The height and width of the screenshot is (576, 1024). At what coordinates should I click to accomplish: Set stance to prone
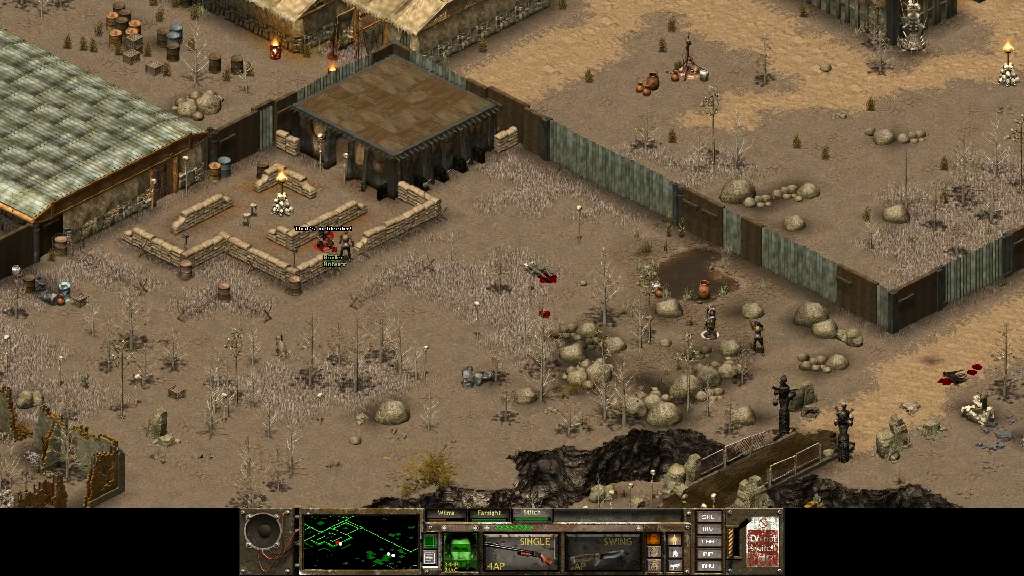(675, 565)
